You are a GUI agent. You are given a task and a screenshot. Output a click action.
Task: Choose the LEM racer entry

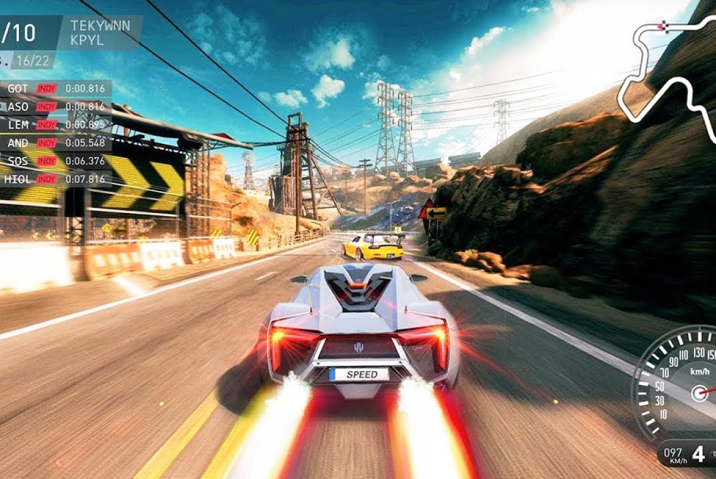(x=55, y=124)
